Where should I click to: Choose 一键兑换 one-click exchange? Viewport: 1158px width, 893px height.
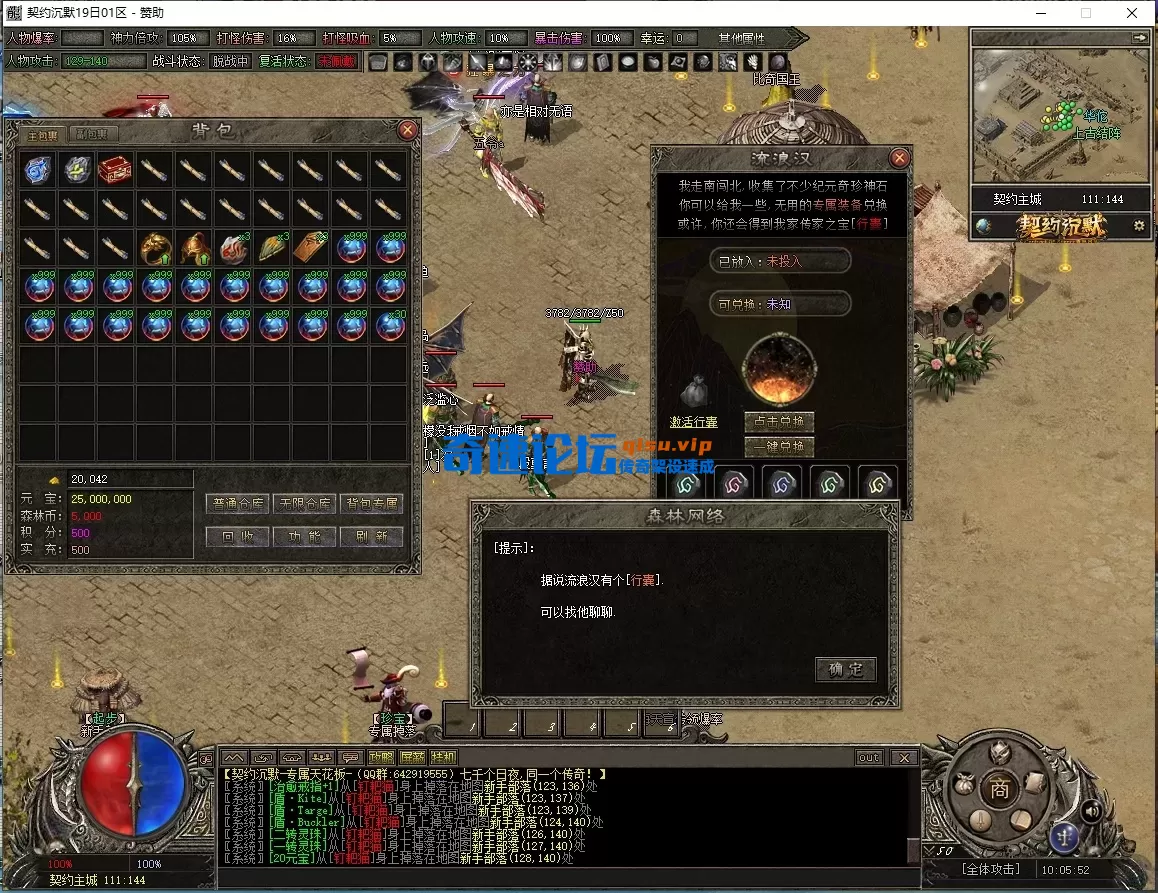tap(779, 447)
